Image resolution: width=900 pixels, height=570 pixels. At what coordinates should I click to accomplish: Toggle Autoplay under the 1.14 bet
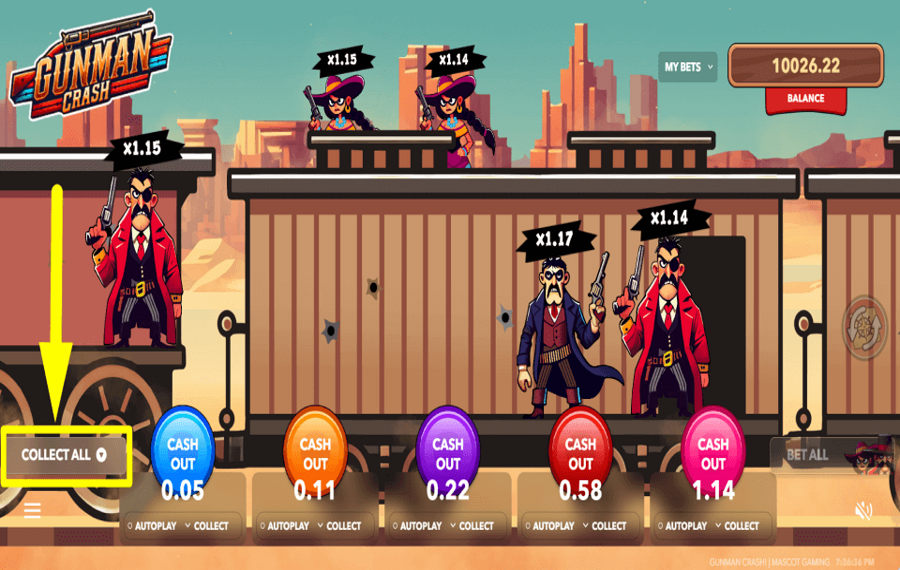[684, 526]
